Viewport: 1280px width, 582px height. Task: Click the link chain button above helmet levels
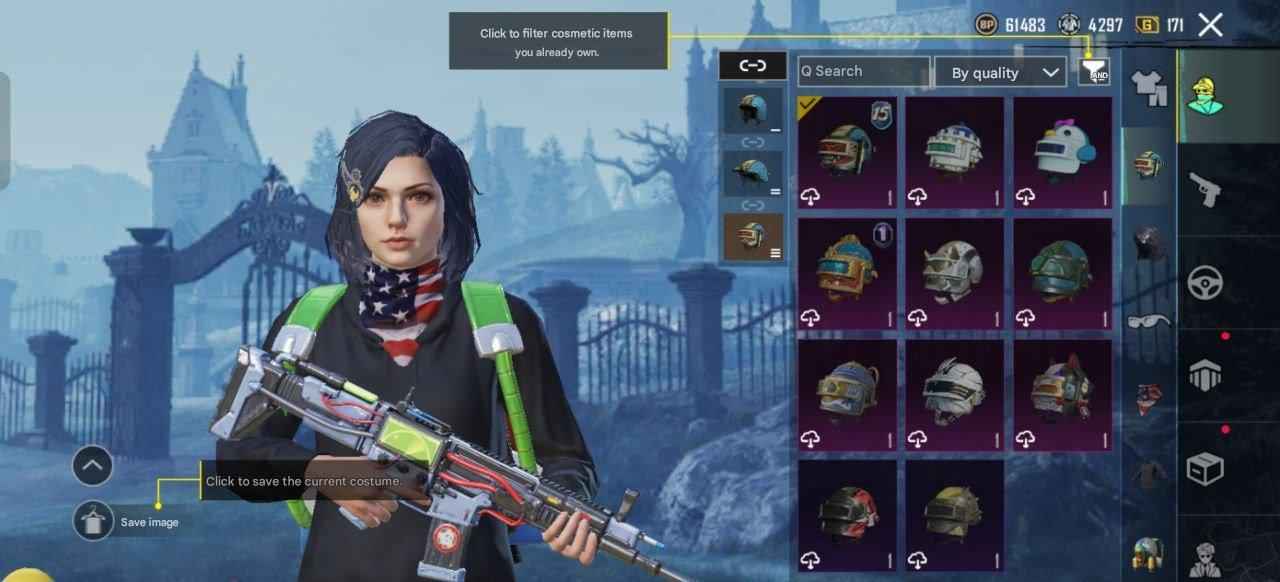click(752, 66)
